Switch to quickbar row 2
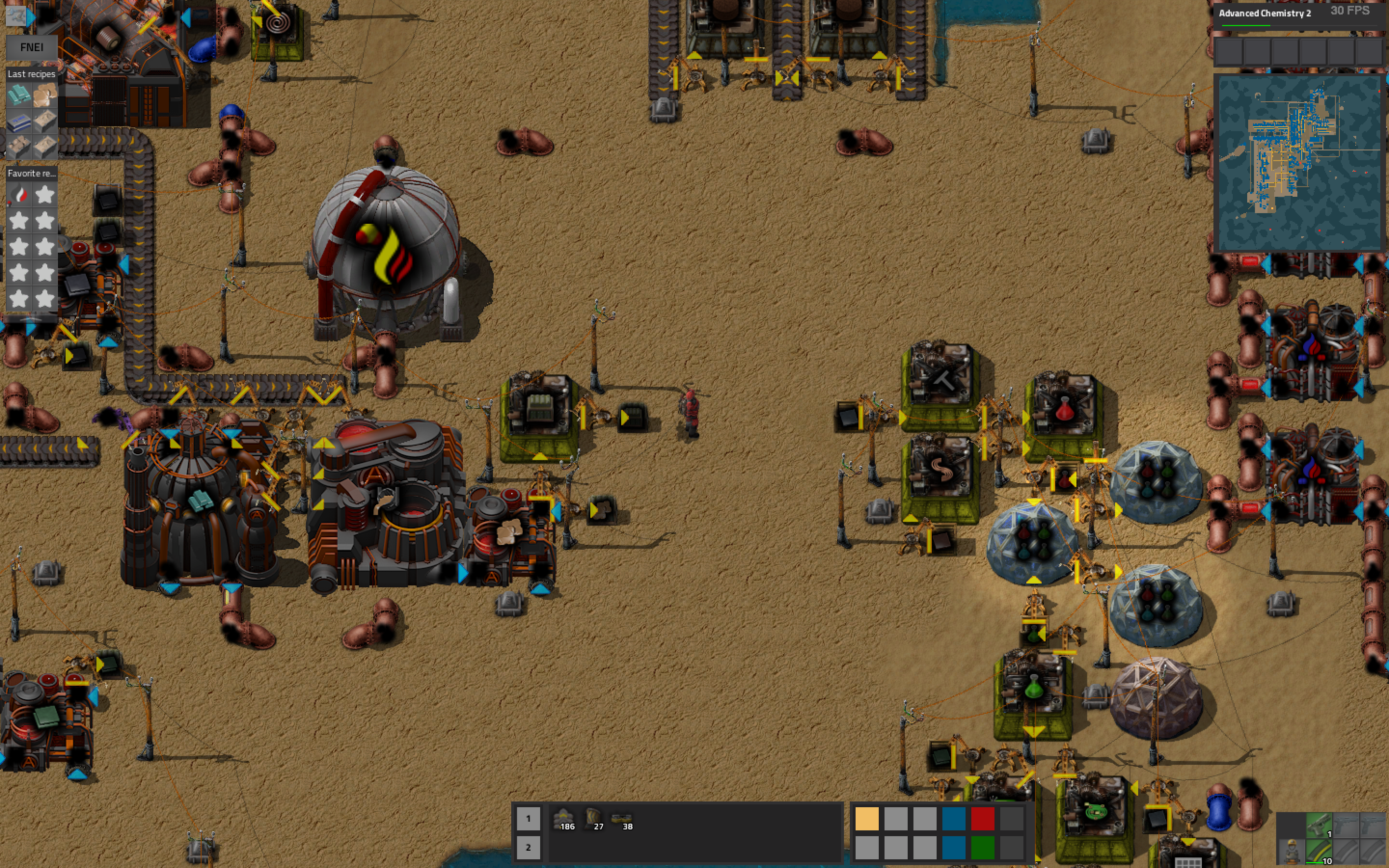The width and height of the screenshot is (1389, 868). [x=528, y=847]
